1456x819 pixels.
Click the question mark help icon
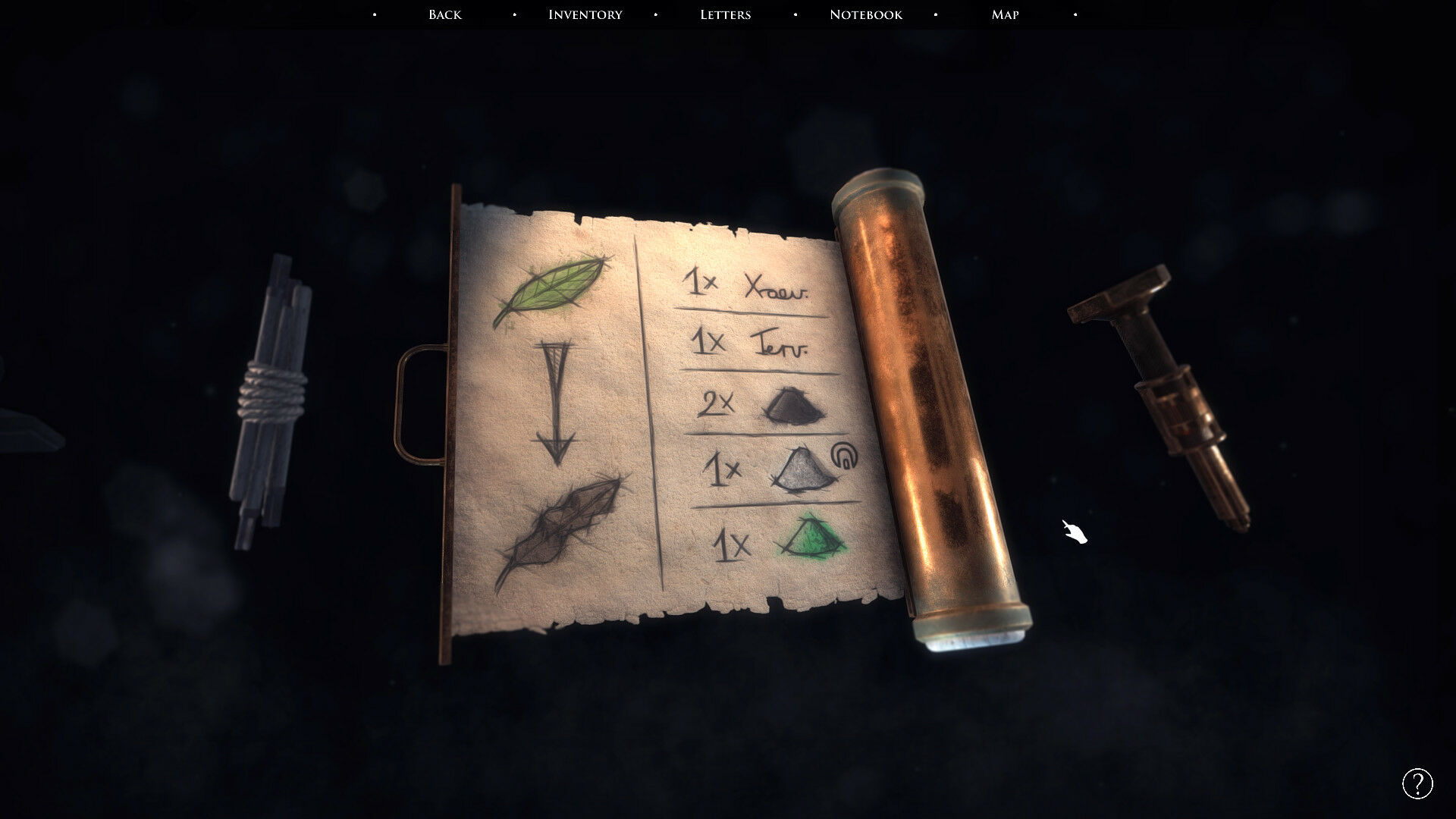[x=1417, y=783]
